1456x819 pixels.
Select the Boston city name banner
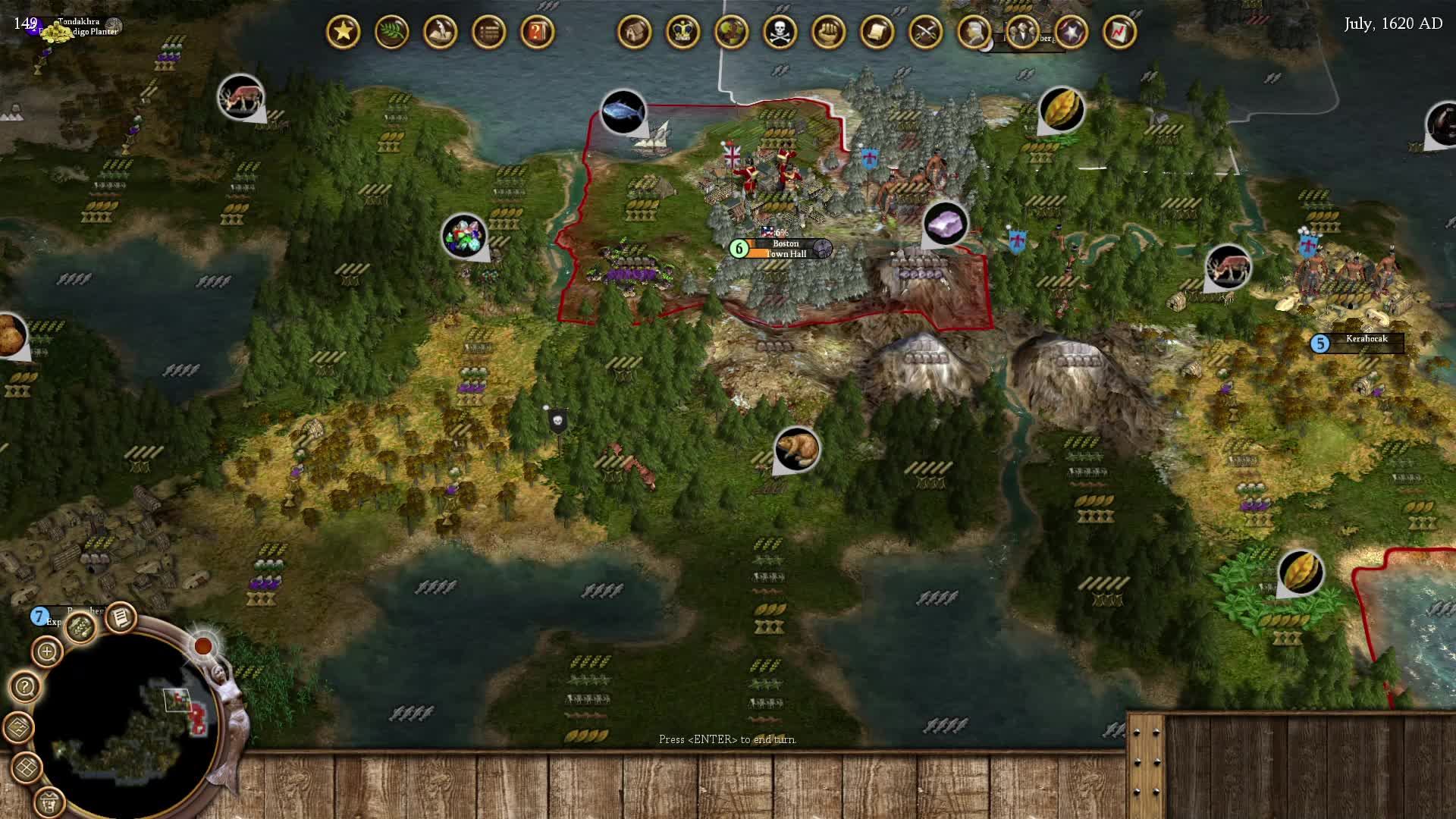coord(786,249)
